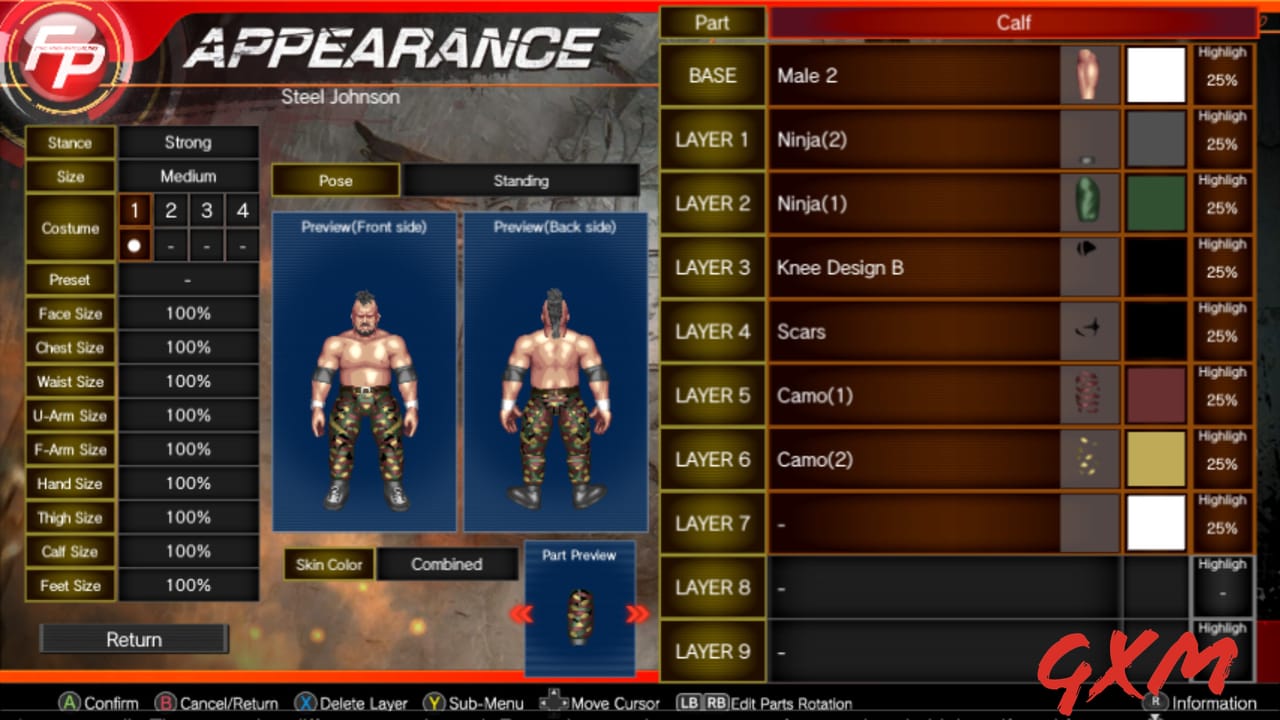Screen dimensions: 1280x720
Task: Click the camouflage Part Preview thumbnail
Action: pos(580,615)
